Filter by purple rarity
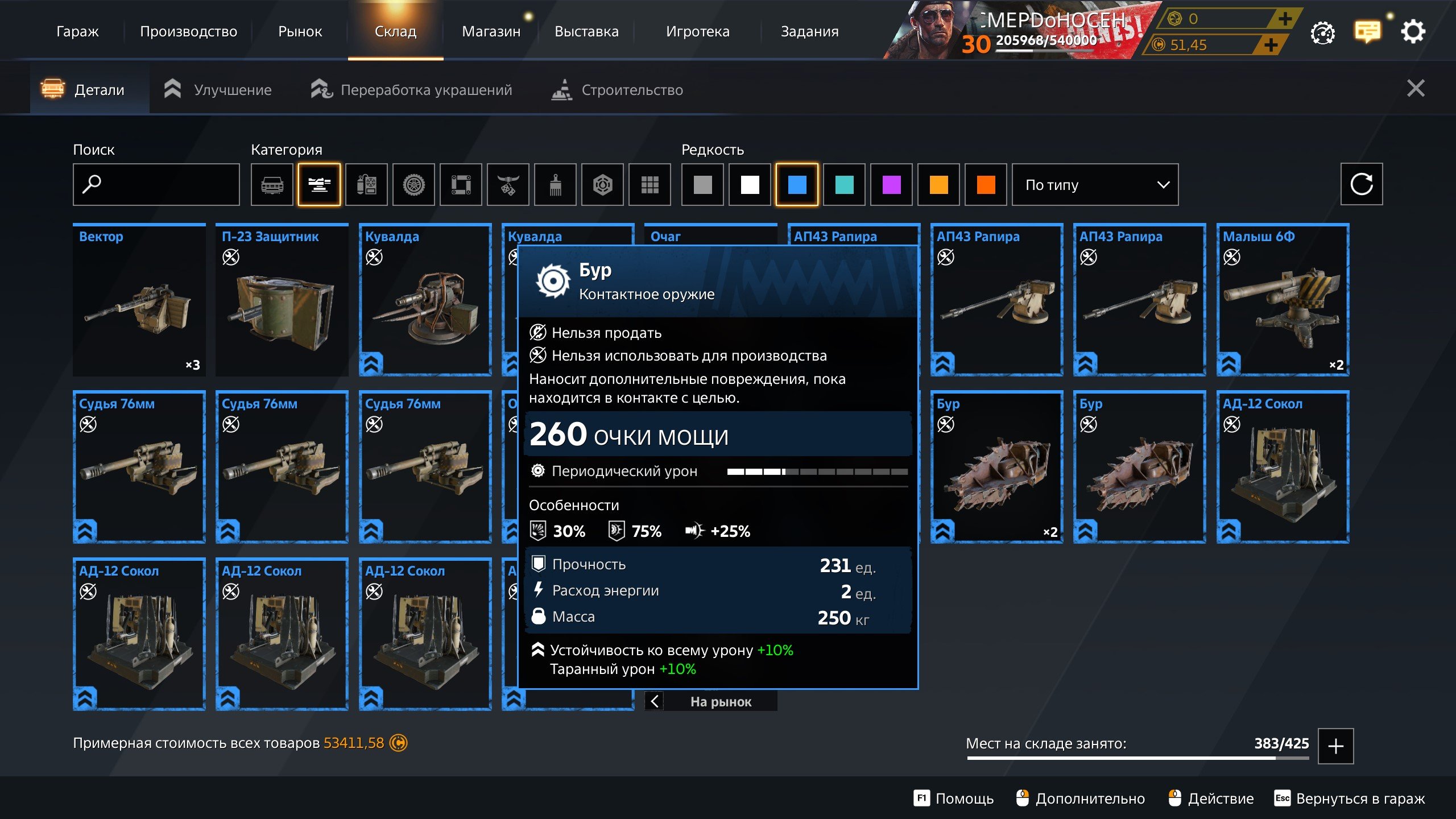Viewport: 1456px width, 819px height. [x=891, y=184]
